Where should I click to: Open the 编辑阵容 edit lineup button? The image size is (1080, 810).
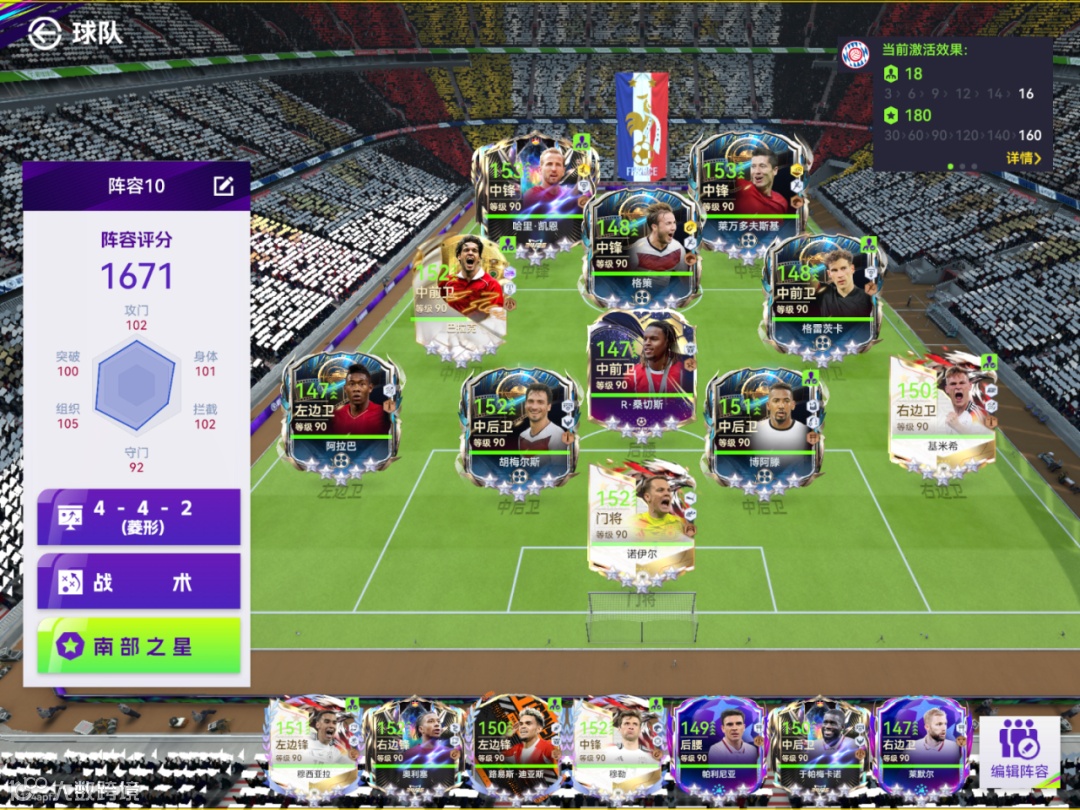click(x=1019, y=752)
